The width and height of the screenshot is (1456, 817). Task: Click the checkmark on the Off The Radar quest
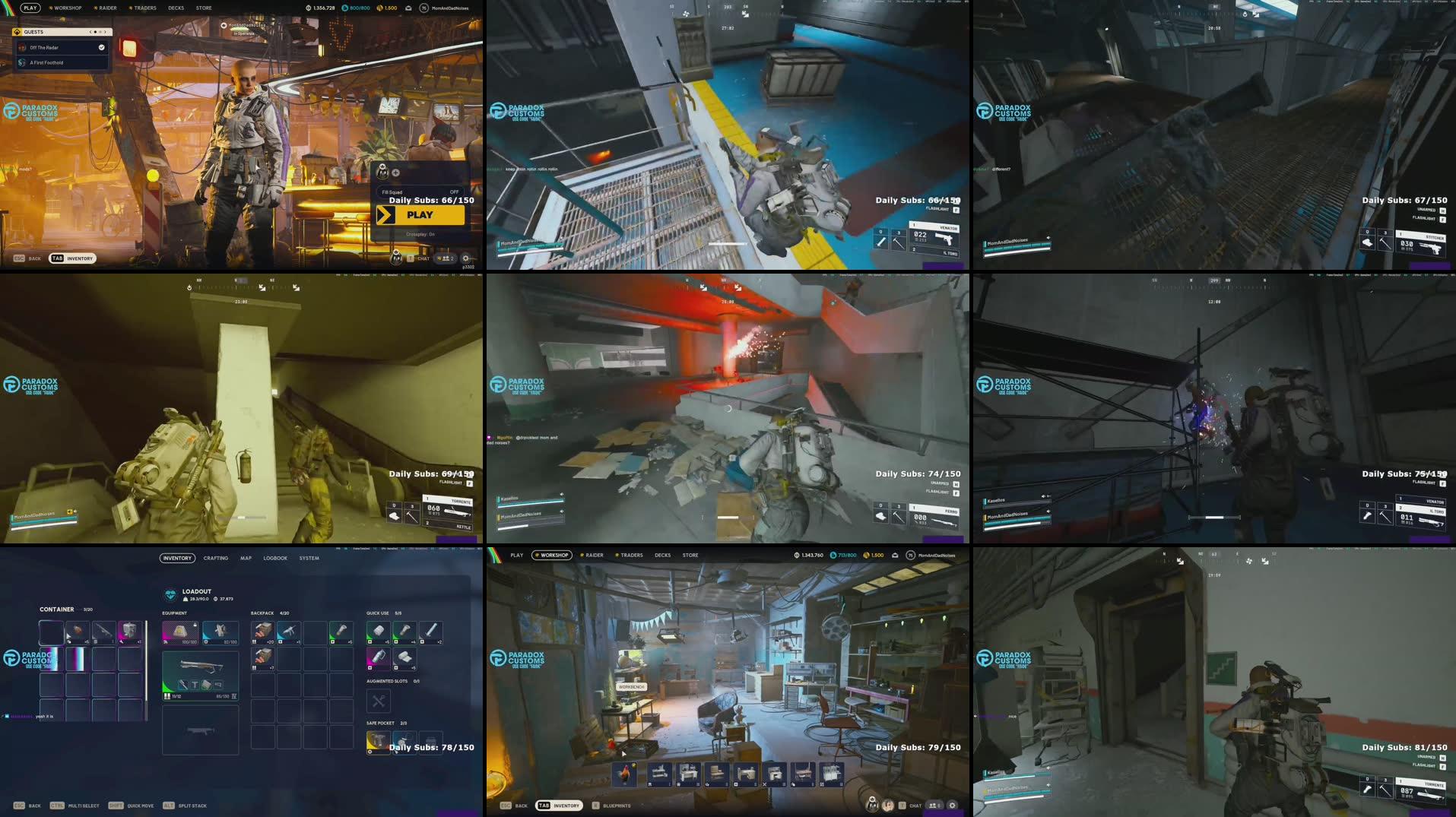(102, 47)
